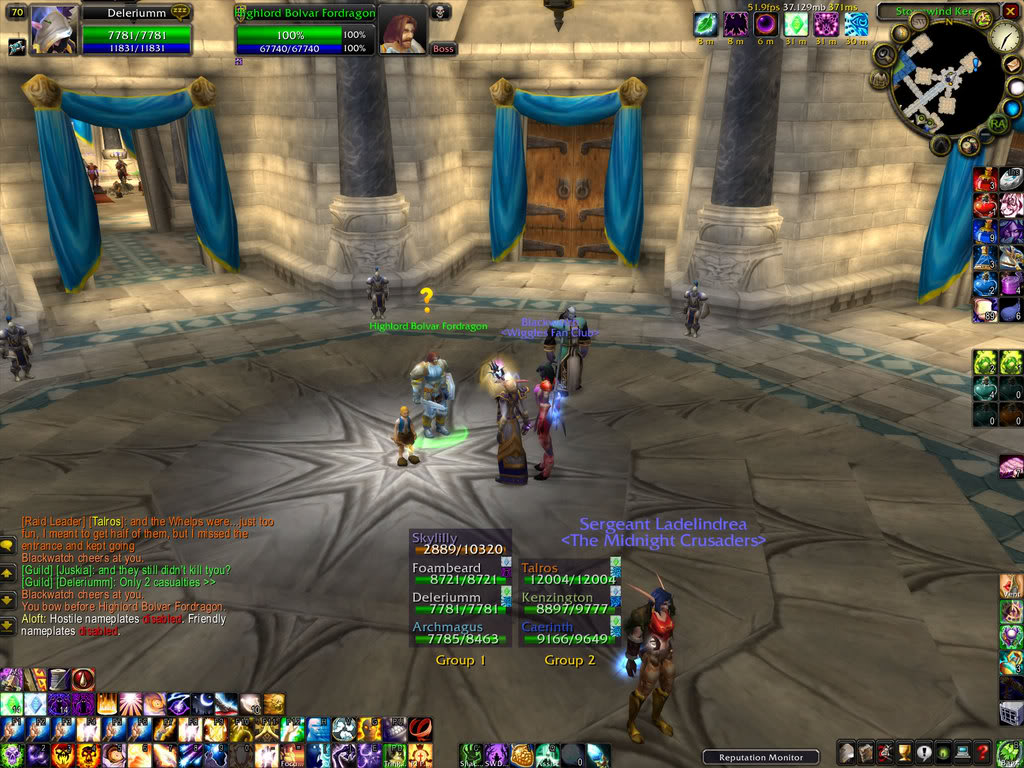Open the game menu computer icon
The width and height of the screenshot is (1024, 768).
coord(961,753)
